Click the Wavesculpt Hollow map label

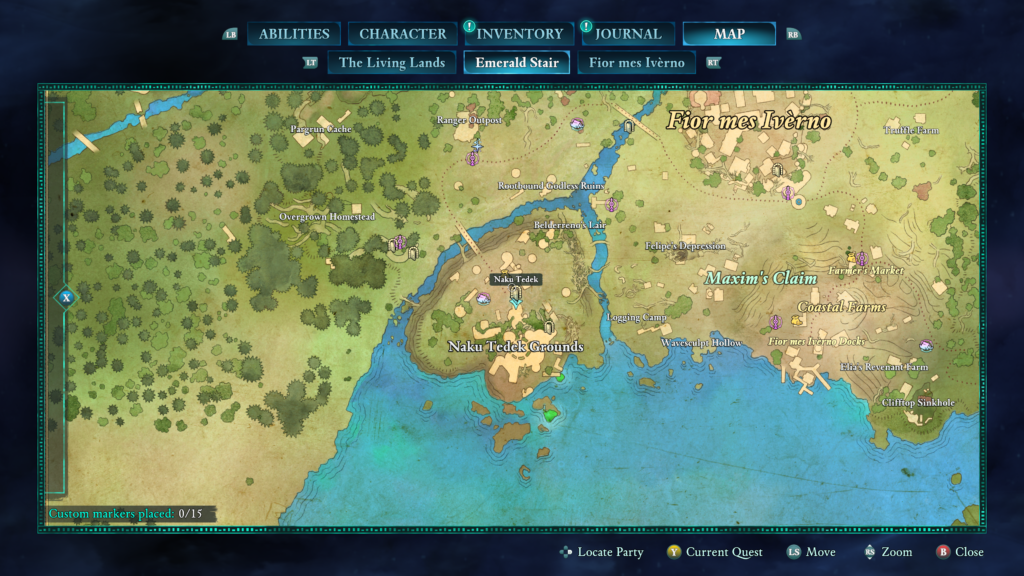click(x=701, y=343)
